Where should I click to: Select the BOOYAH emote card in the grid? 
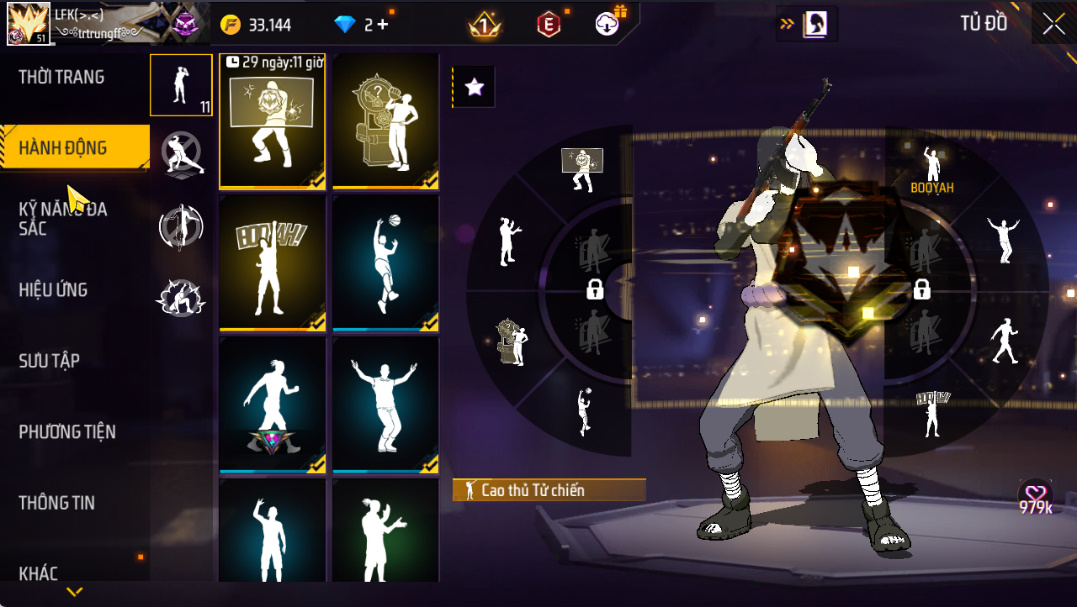pyautogui.click(x=272, y=263)
